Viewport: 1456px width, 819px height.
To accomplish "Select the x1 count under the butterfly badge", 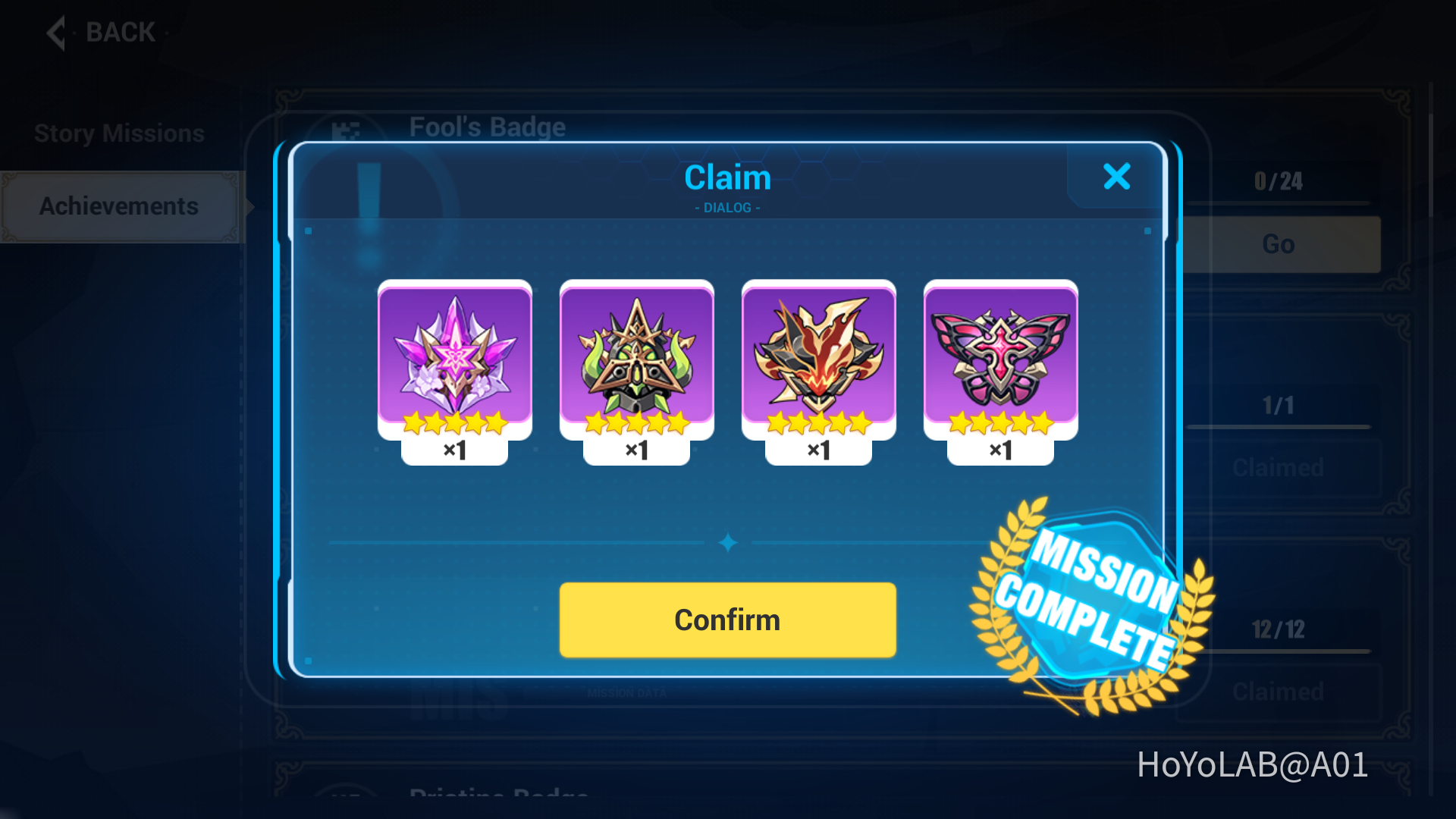I will [x=1001, y=450].
